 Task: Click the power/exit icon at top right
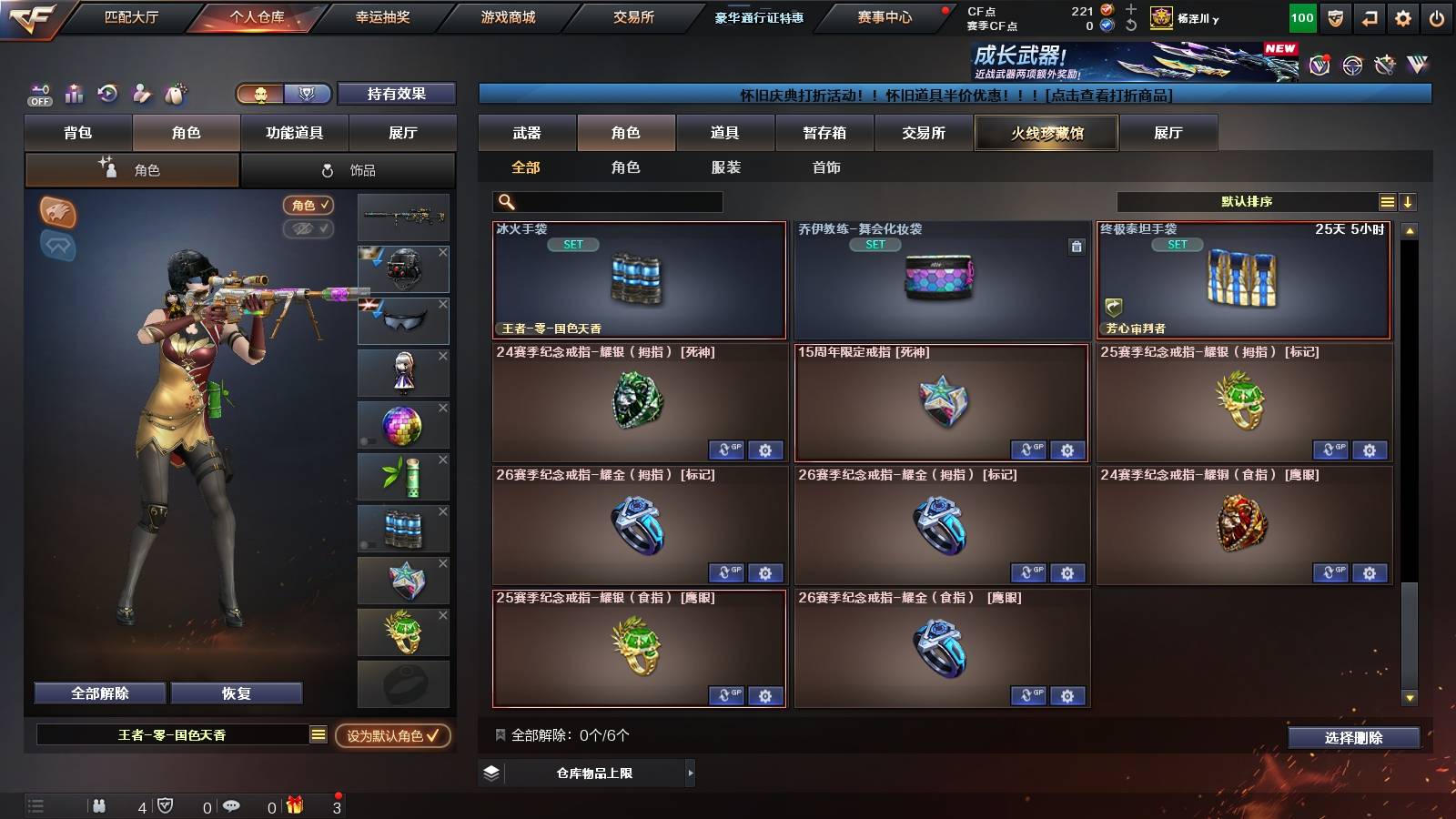click(x=1438, y=15)
